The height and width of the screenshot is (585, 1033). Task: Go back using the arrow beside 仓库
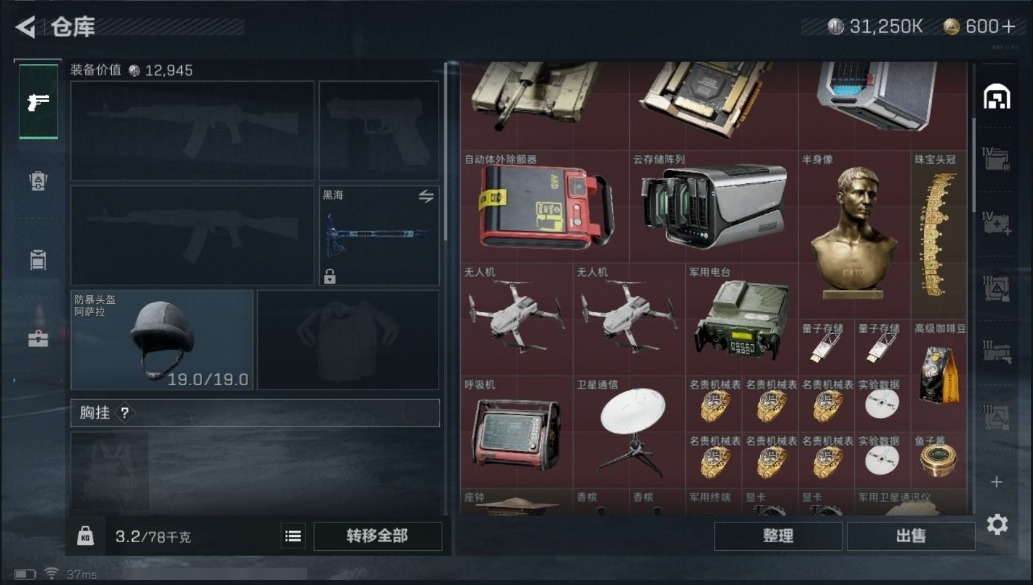click(26, 27)
